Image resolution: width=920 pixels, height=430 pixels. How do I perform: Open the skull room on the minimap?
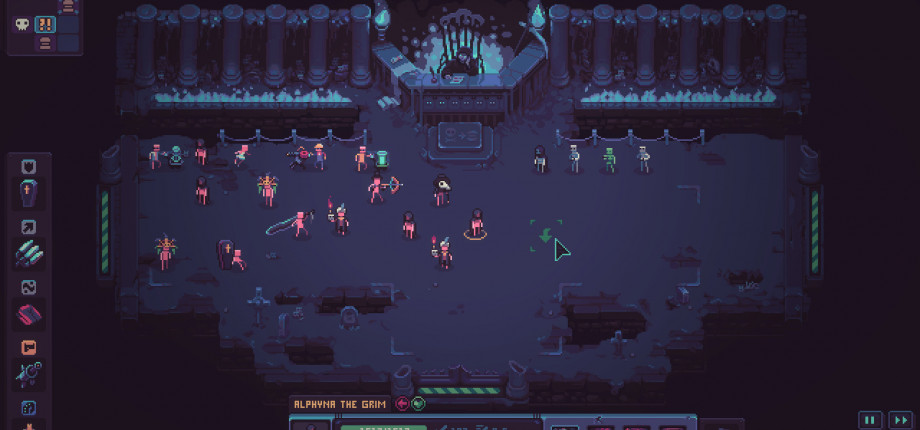click(x=20, y=25)
